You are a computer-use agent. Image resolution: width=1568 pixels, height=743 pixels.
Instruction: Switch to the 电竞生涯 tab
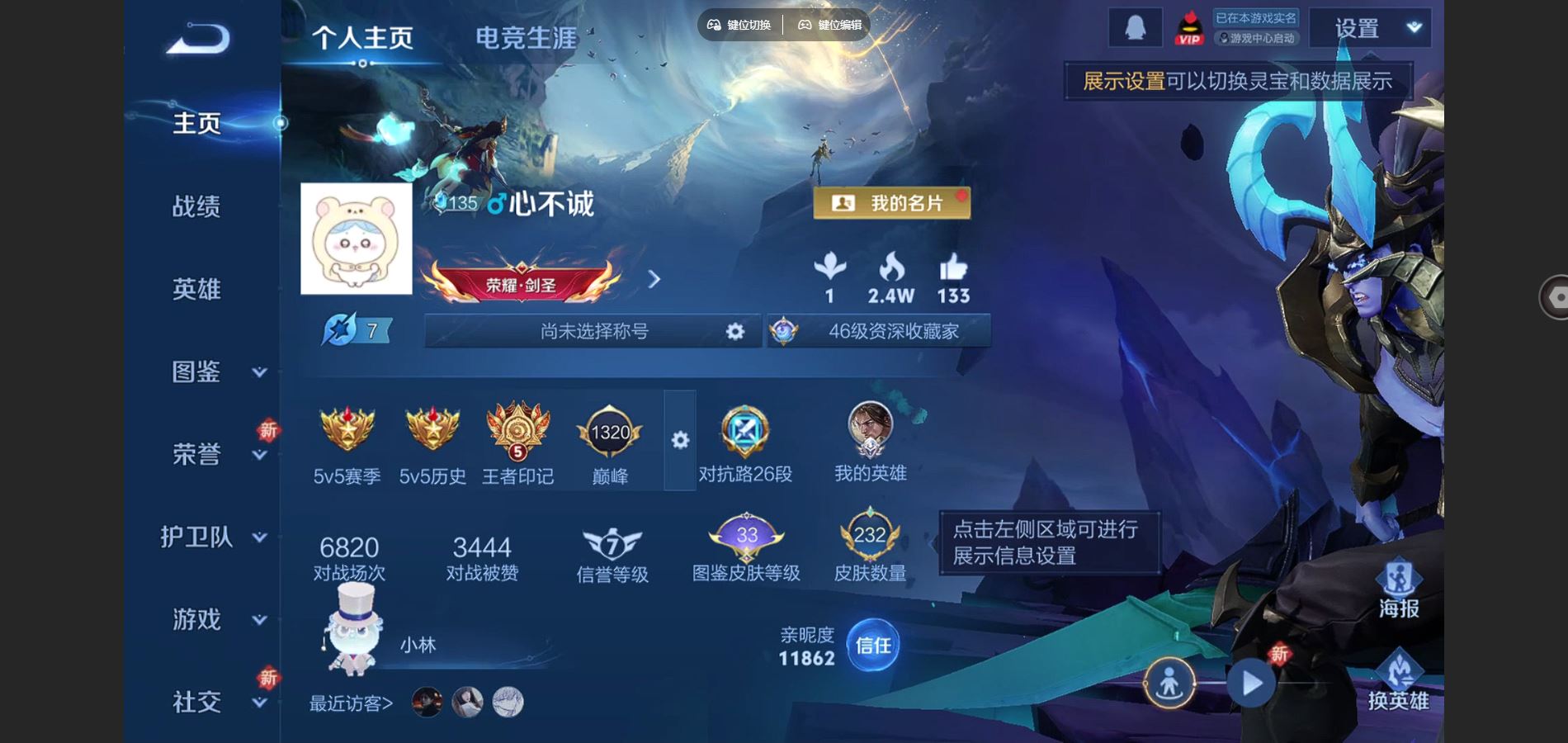point(525,35)
